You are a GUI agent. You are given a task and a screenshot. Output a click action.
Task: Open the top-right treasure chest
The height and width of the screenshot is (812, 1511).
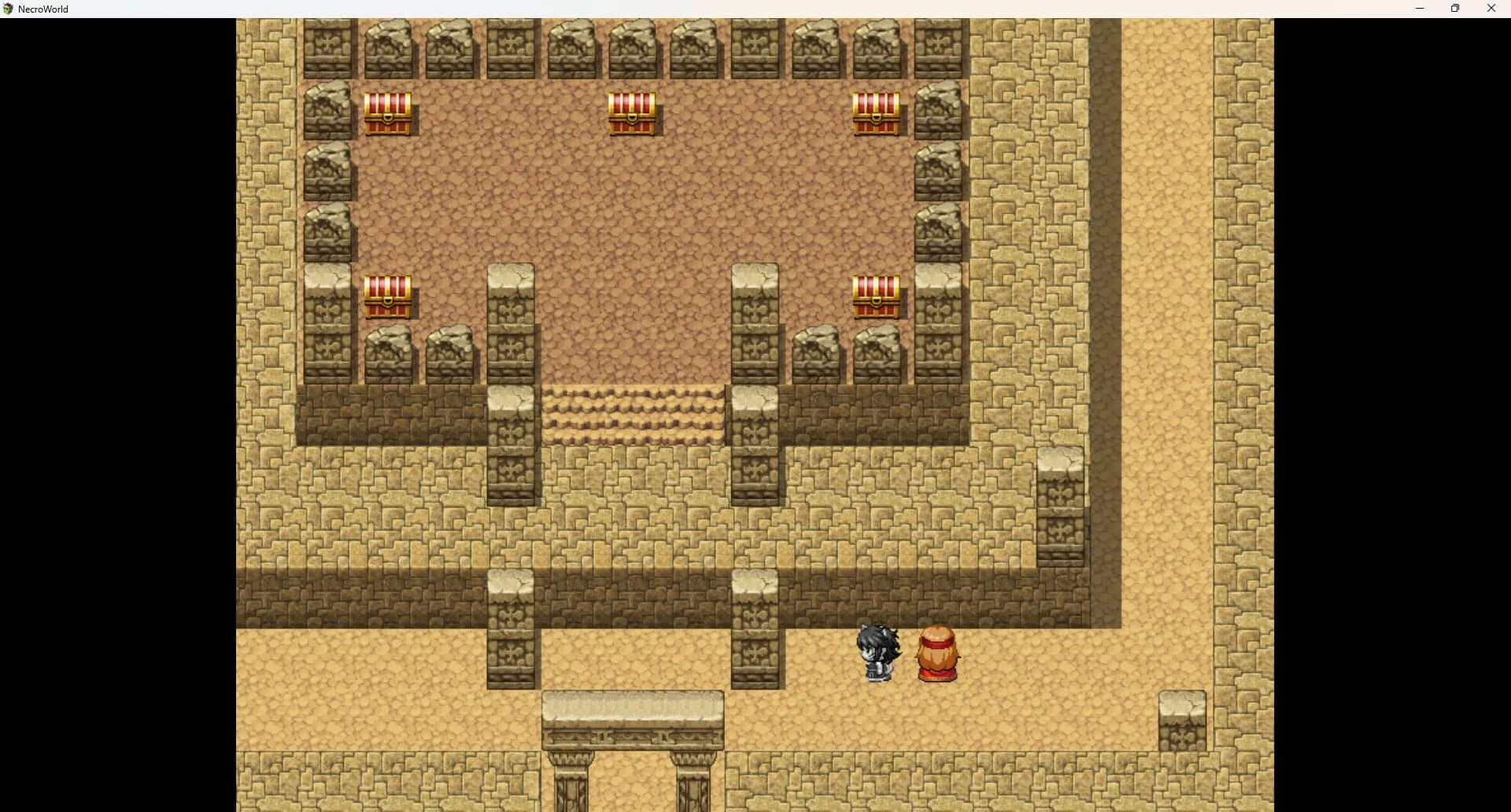pos(876,116)
